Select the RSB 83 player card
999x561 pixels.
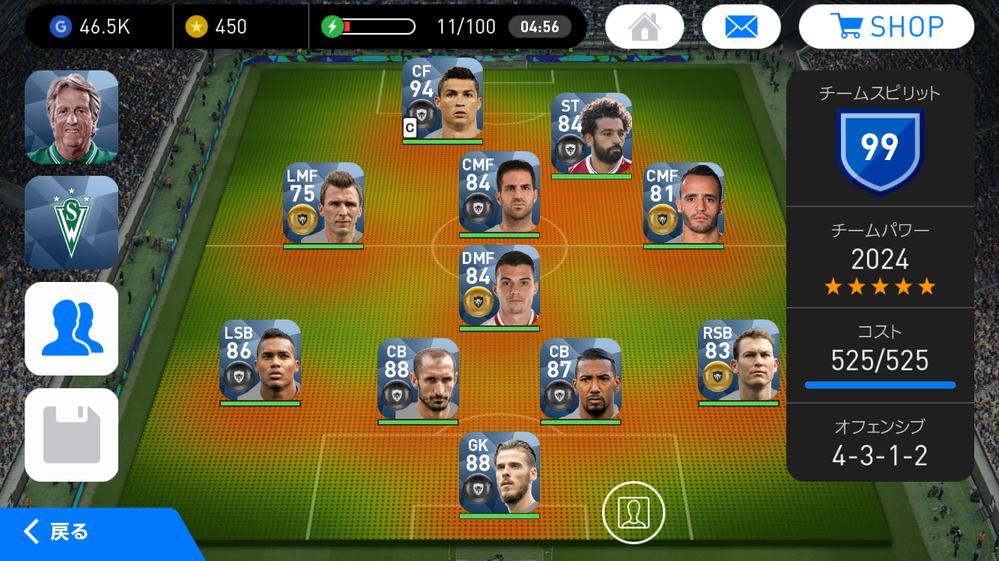(x=738, y=361)
